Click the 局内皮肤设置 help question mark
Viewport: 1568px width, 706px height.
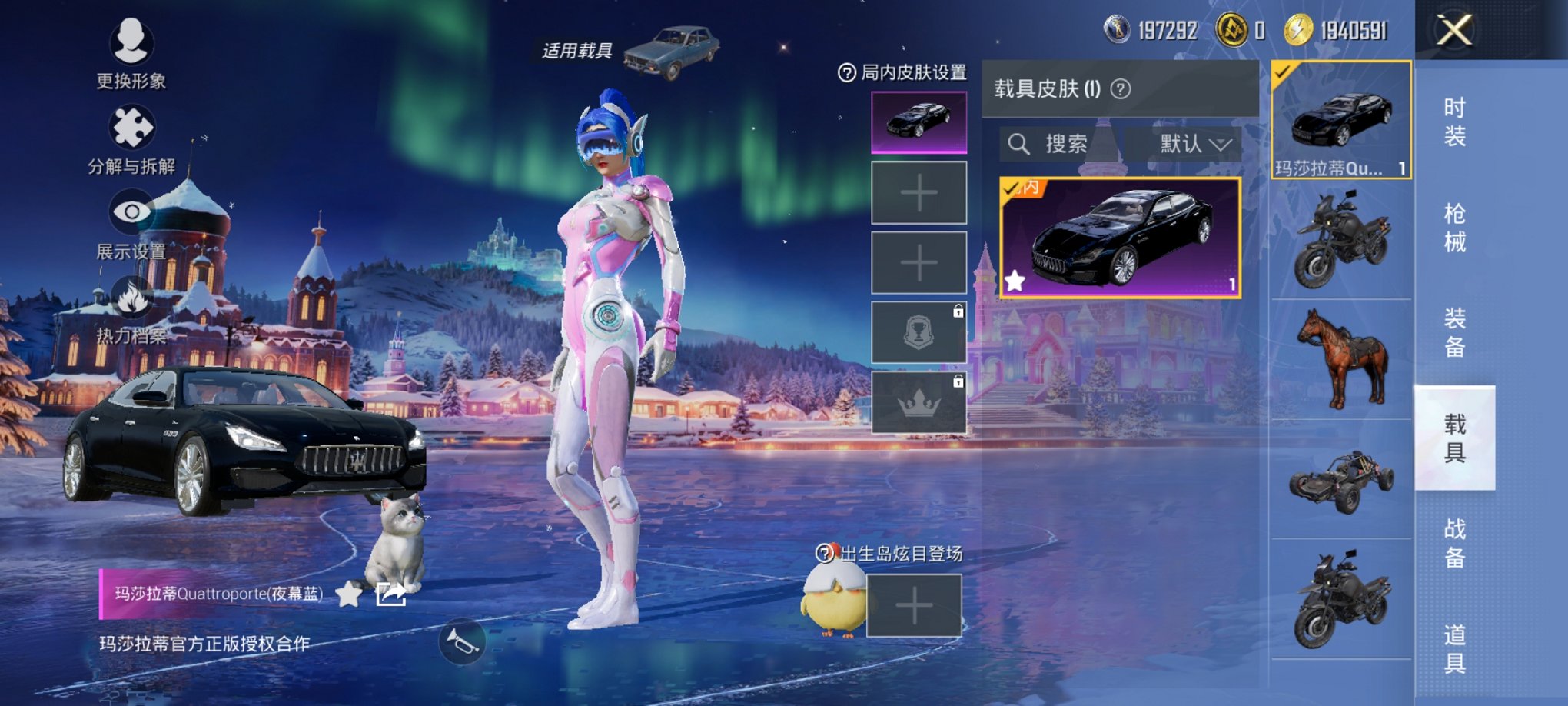(x=843, y=71)
